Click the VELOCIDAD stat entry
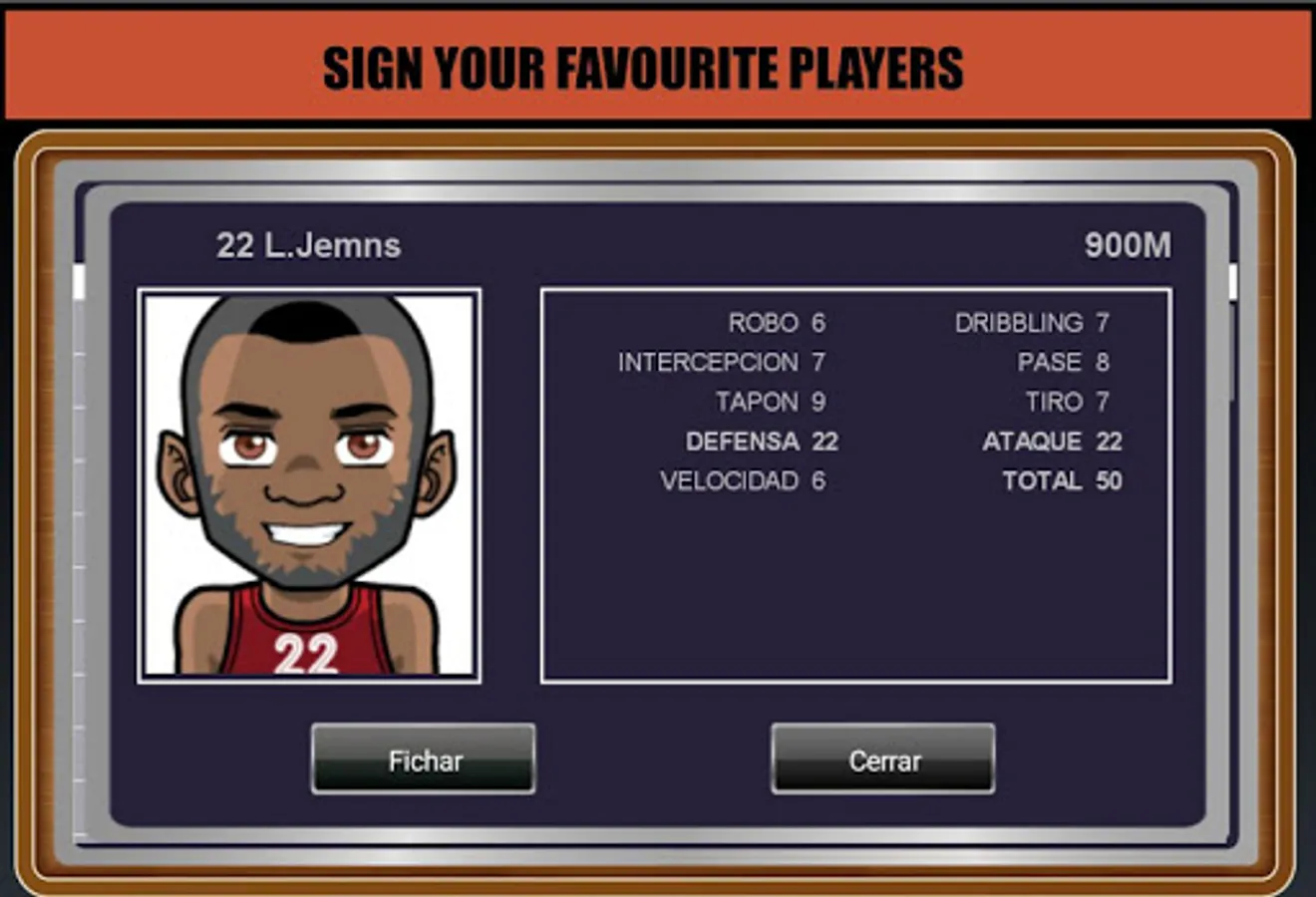The height and width of the screenshot is (897, 1316). [743, 481]
